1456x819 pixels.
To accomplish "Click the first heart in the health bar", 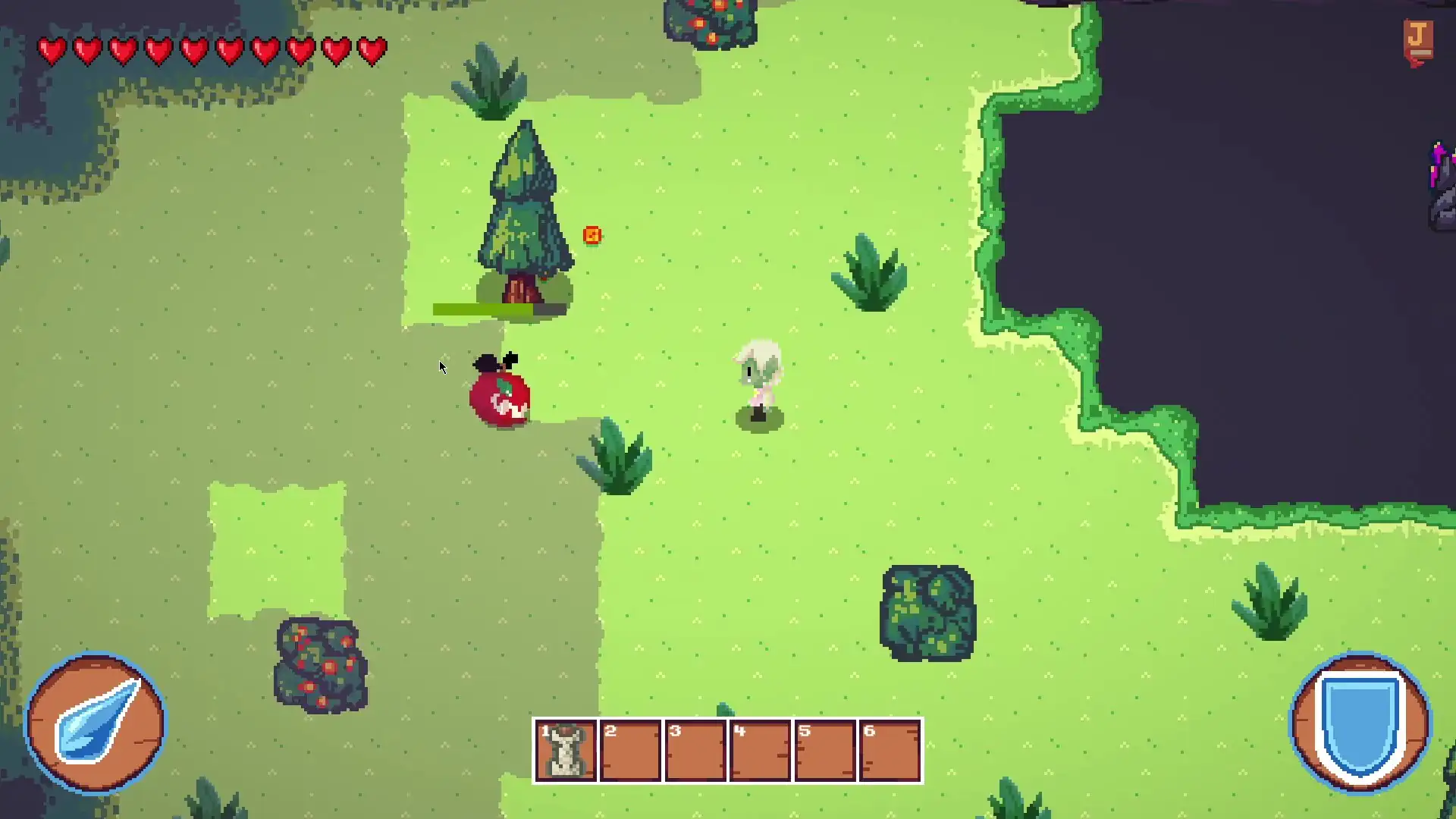I will tap(52, 50).
